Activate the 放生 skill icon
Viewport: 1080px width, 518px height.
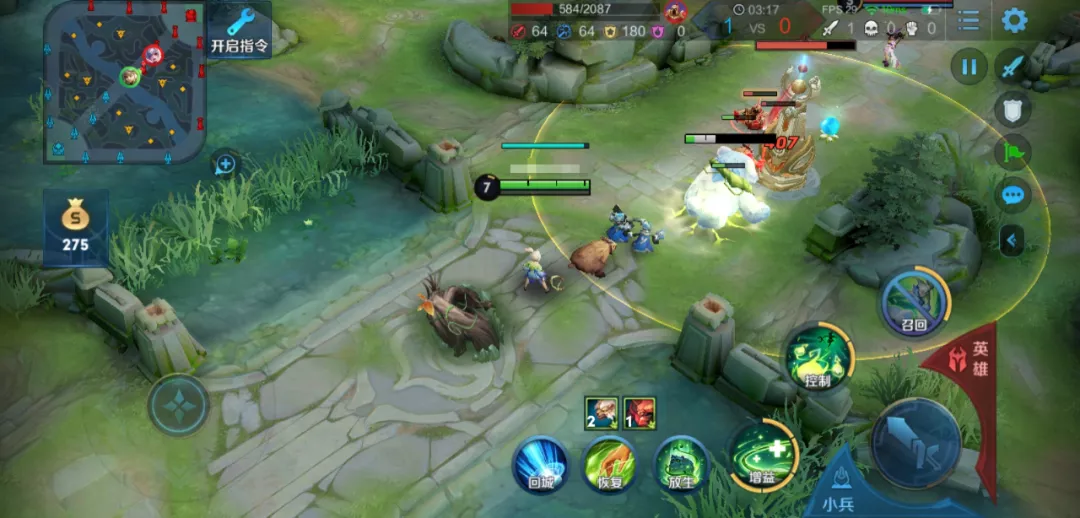pyautogui.click(x=681, y=466)
